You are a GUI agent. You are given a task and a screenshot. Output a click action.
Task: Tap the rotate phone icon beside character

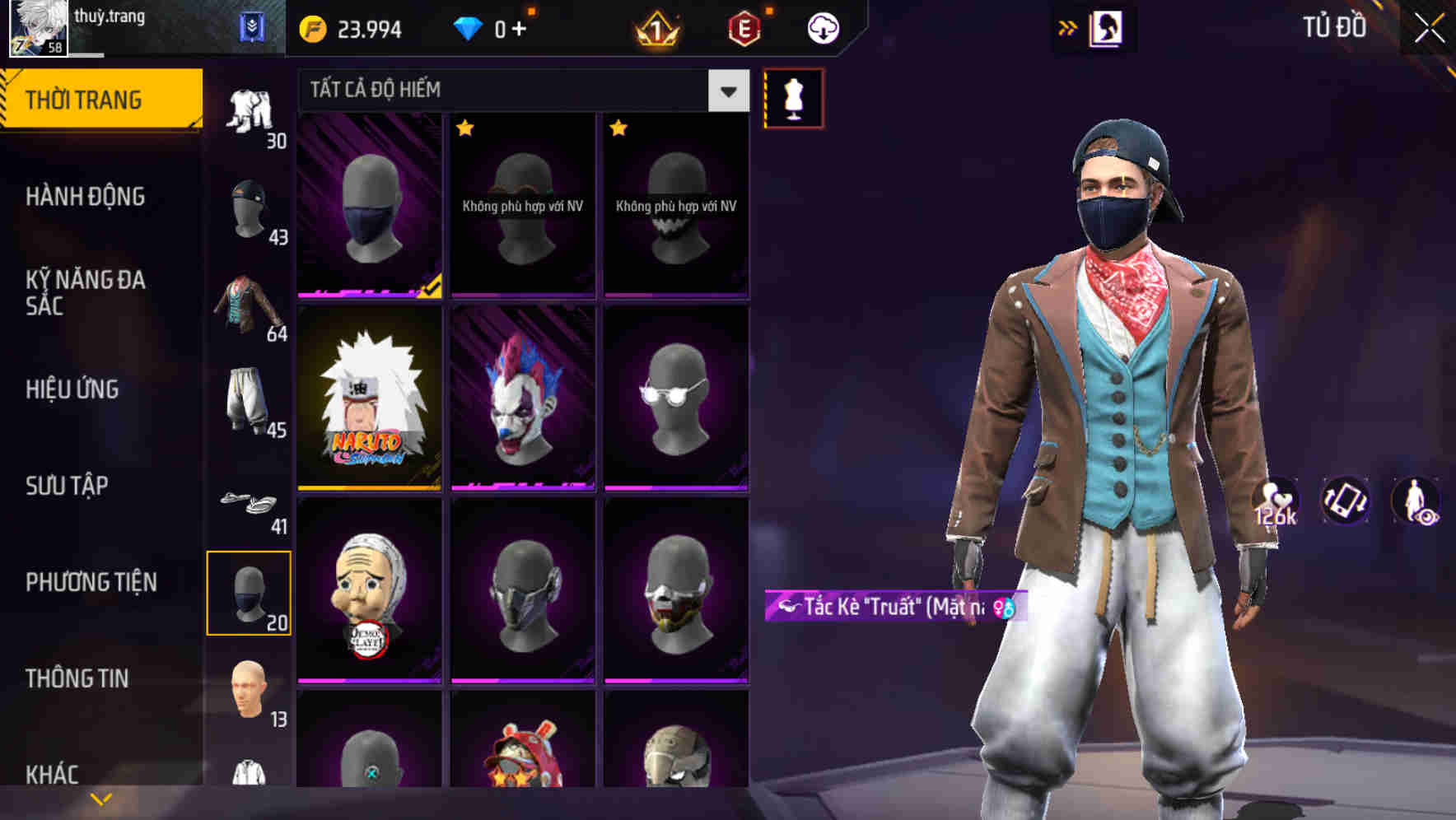pyautogui.click(x=1346, y=502)
